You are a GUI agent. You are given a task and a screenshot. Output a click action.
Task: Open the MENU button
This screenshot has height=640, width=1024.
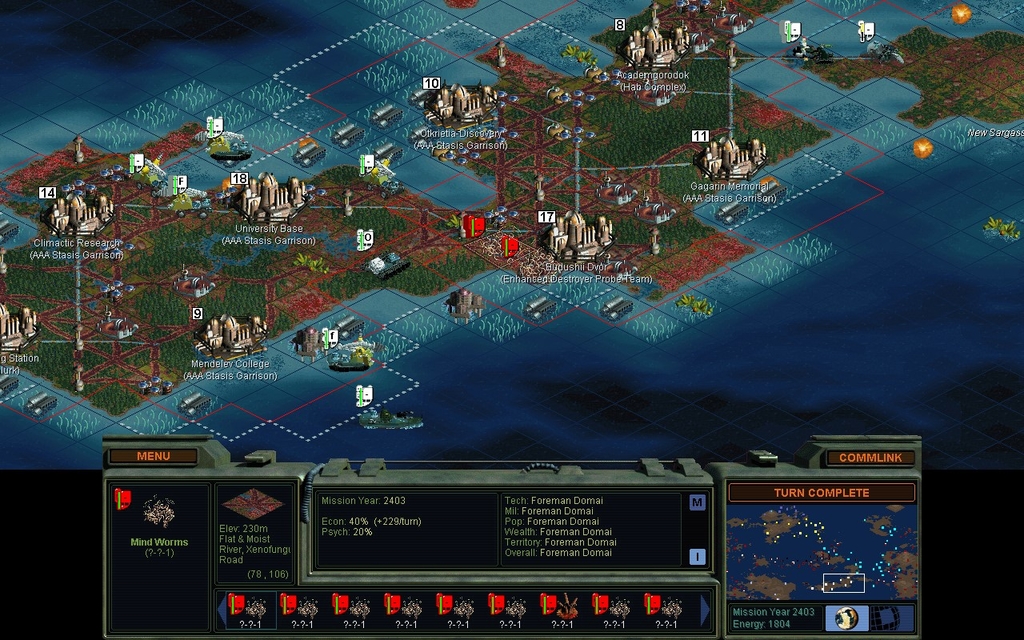click(153, 456)
